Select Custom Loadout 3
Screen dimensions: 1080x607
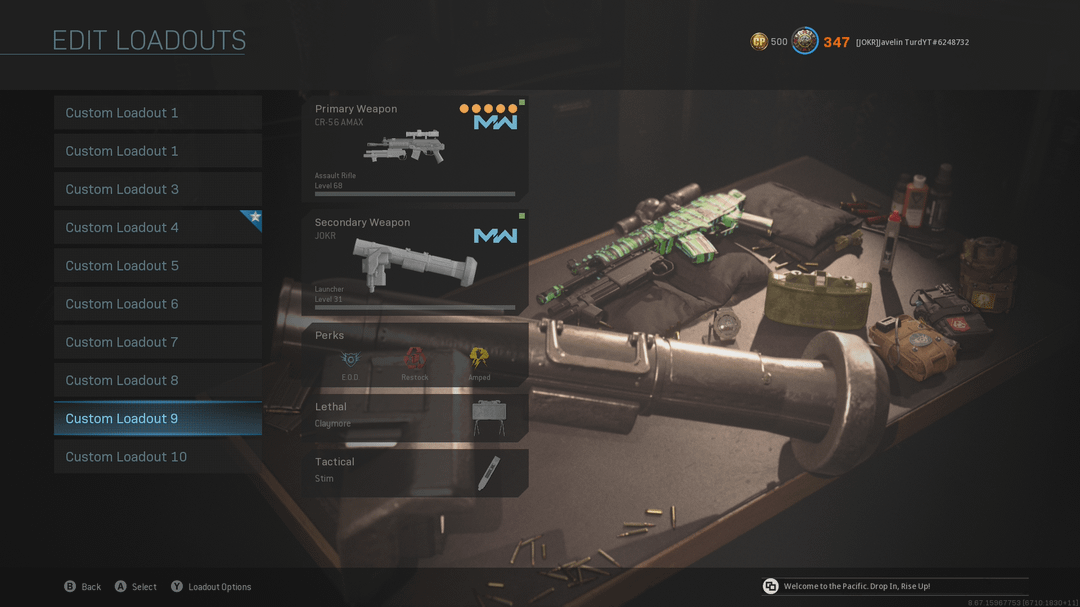click(157, 189)
